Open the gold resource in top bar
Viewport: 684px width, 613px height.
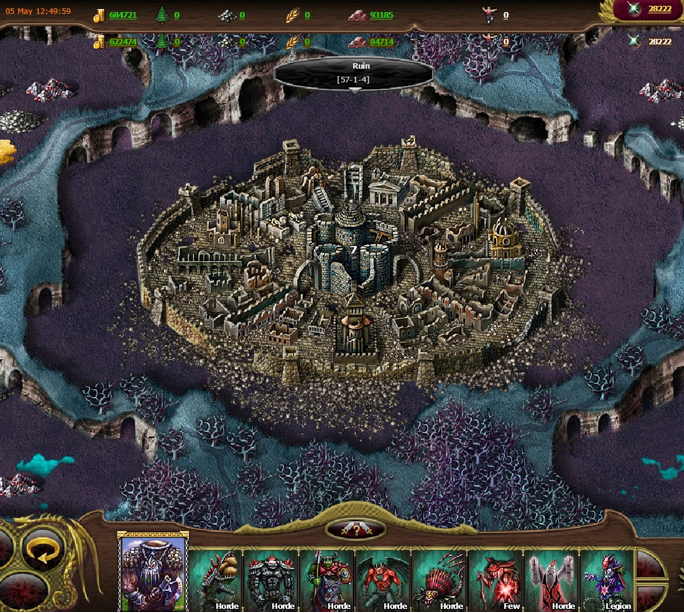point(99,16)
